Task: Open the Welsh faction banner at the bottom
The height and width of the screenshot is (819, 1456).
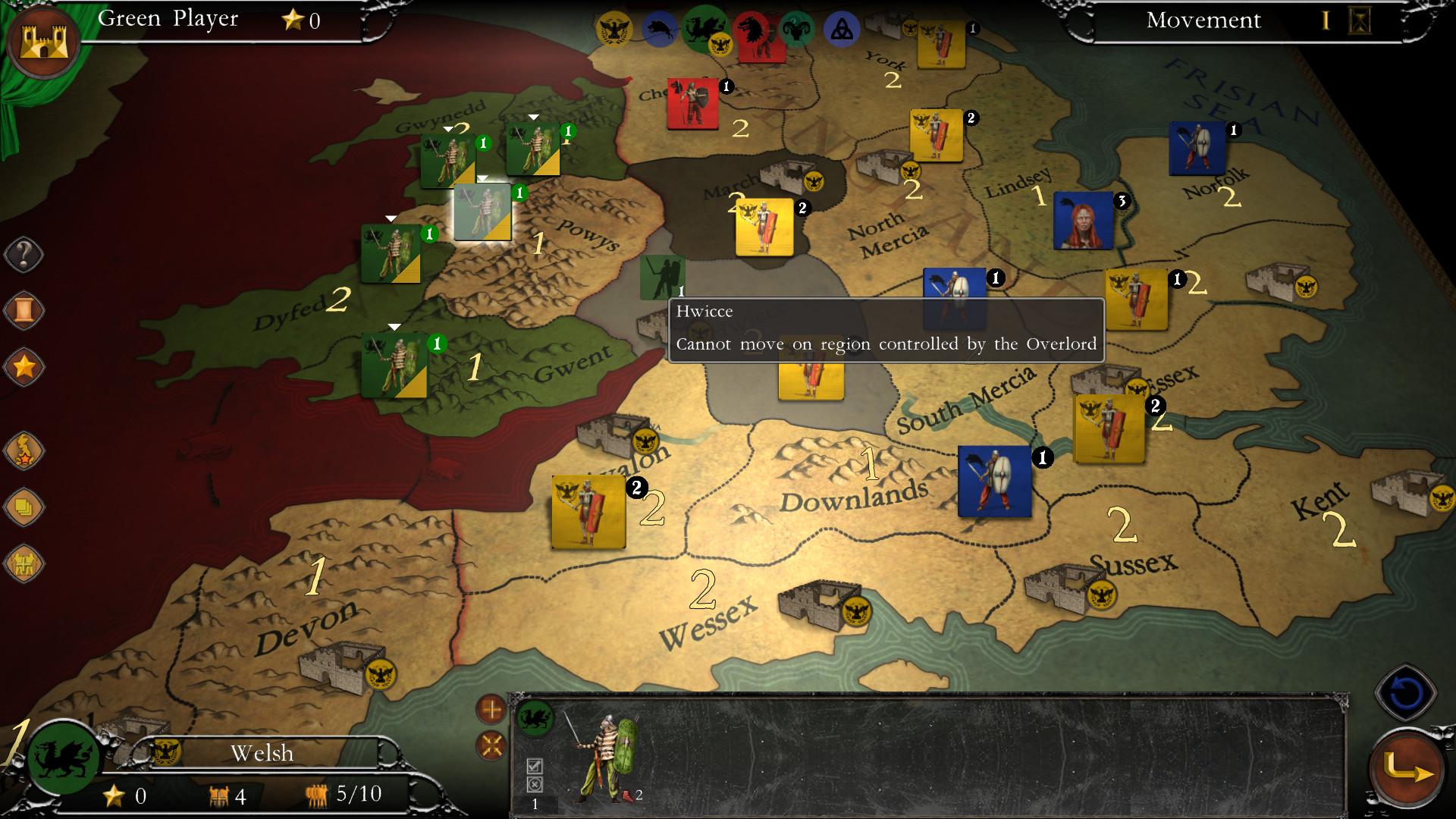Action: tap(262, 753)
